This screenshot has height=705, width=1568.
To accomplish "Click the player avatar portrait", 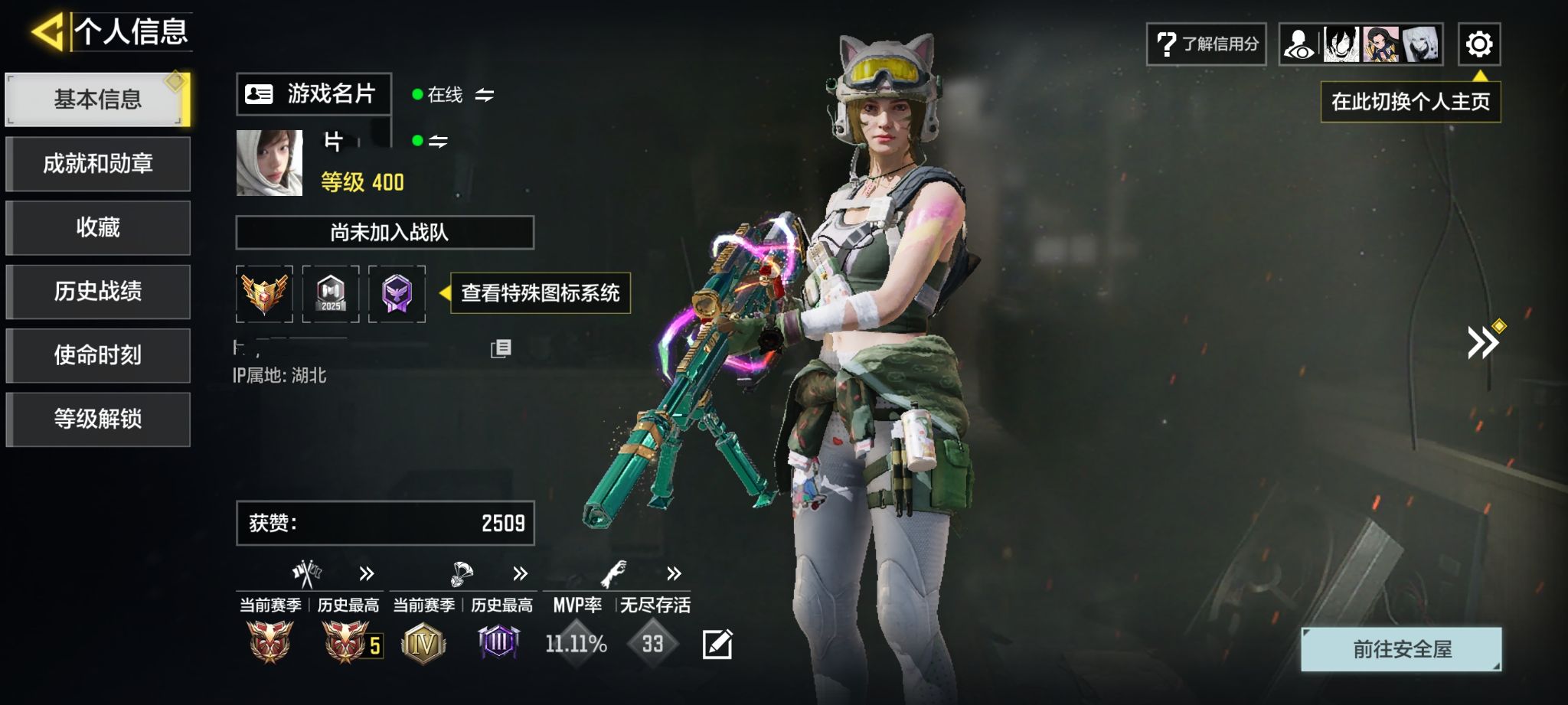I will [269, 162].
